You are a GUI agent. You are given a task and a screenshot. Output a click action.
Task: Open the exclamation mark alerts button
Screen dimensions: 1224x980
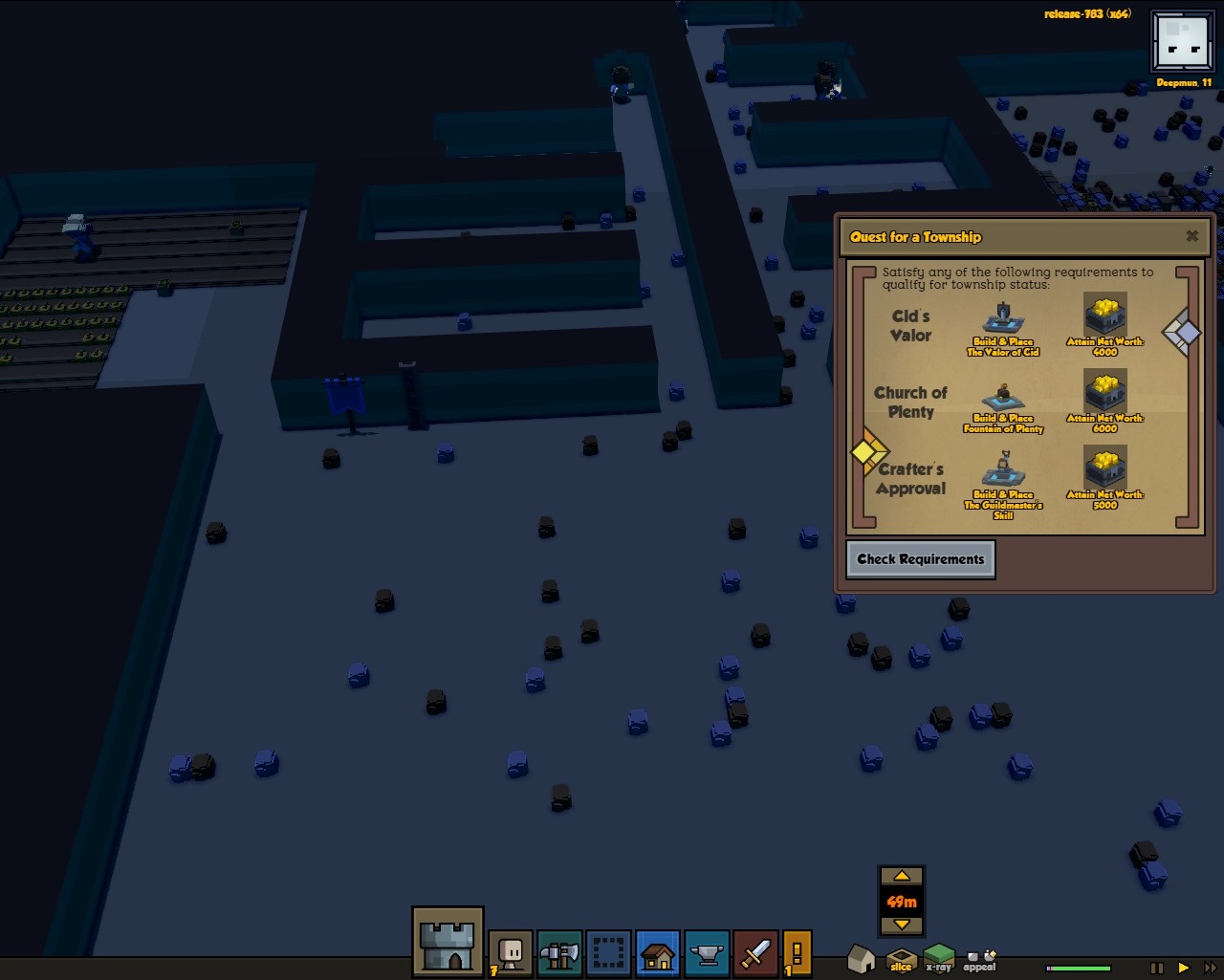[798, 953]
